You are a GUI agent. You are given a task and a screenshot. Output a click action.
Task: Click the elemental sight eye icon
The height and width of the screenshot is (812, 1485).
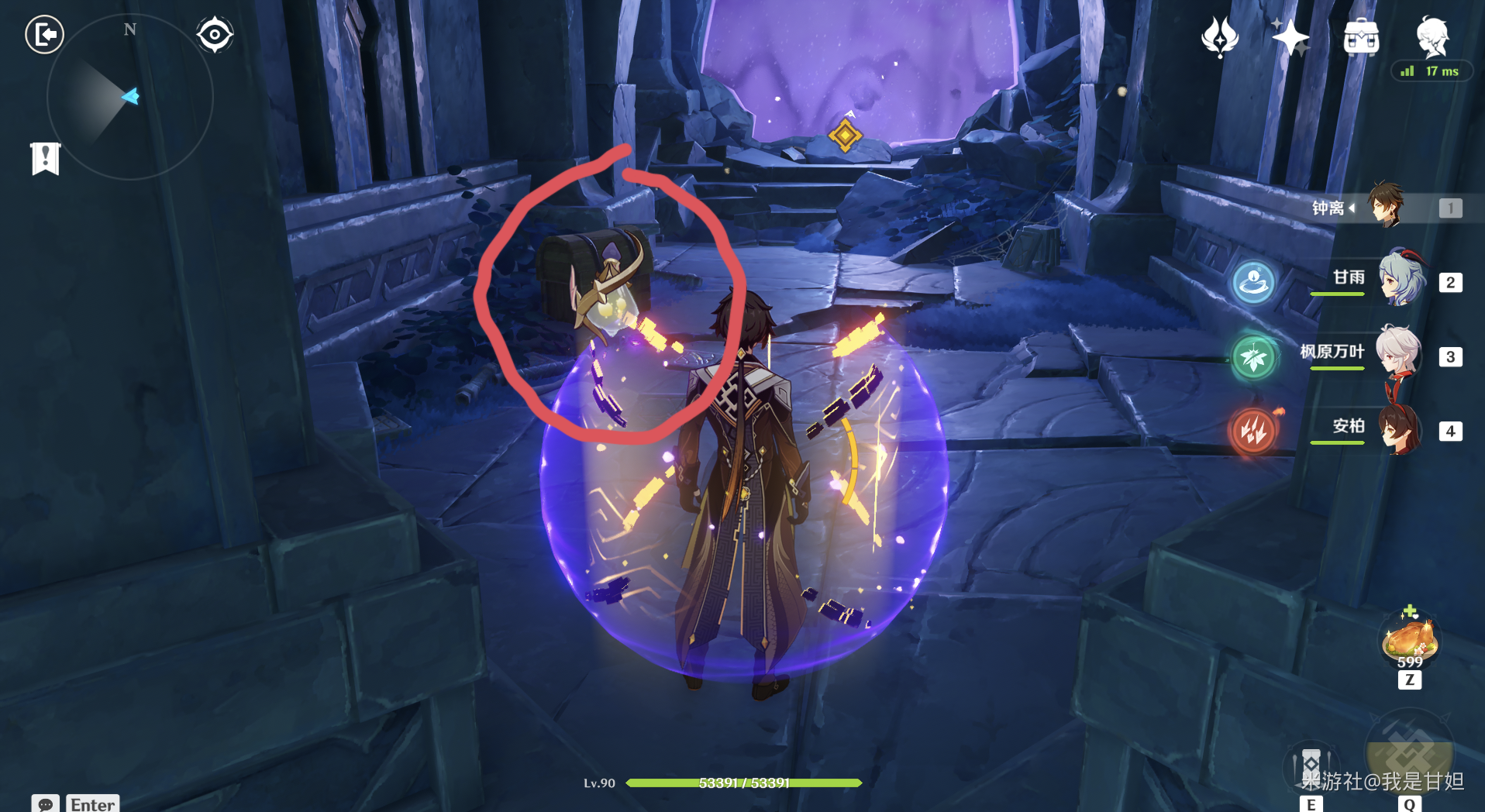click(x=215, y=33)
